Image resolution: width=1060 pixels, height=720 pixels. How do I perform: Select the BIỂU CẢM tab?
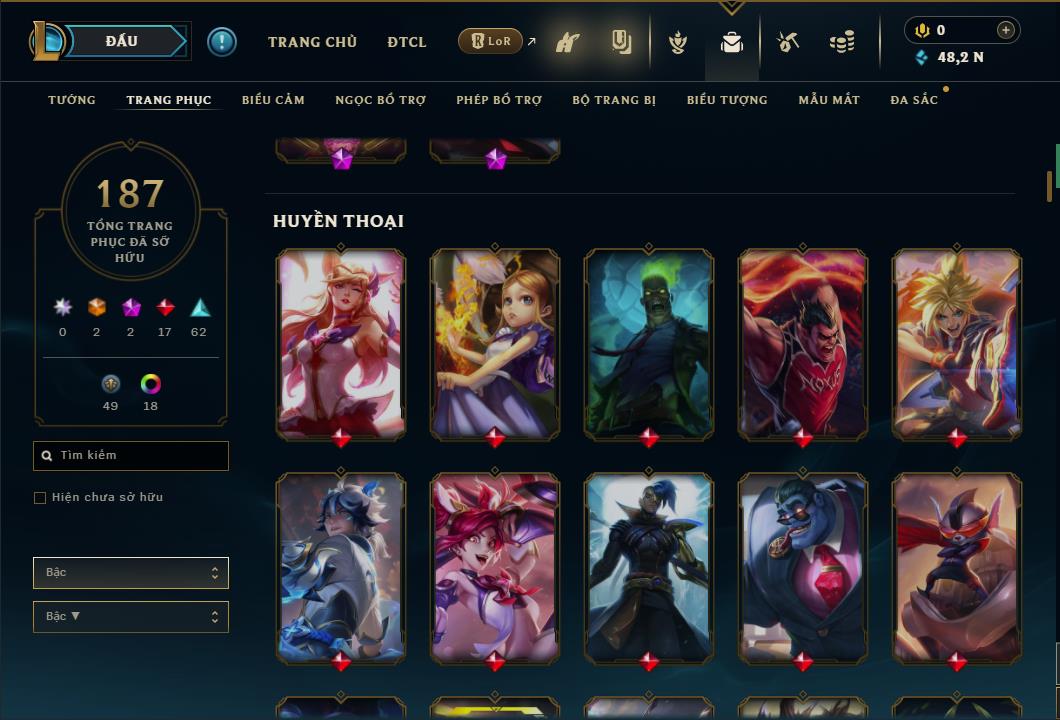coord(273,100)
